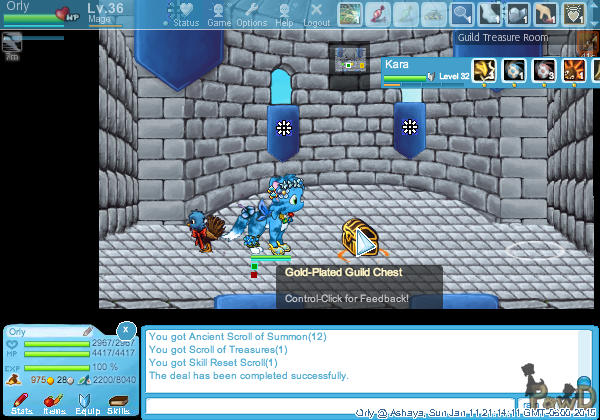Viewport: 600px width, 420px height.
Task: Log out using the Logout button
Action: [x=316, y=14]
